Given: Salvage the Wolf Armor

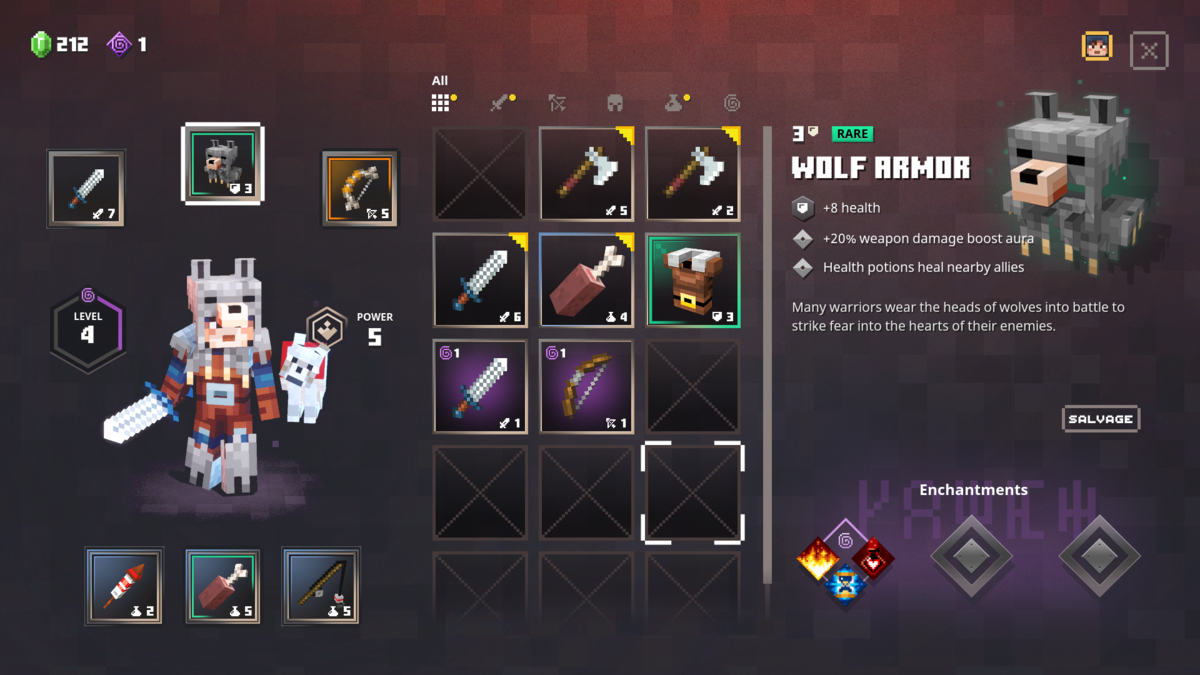Looking at the screenshot, I should point(1100,419).
